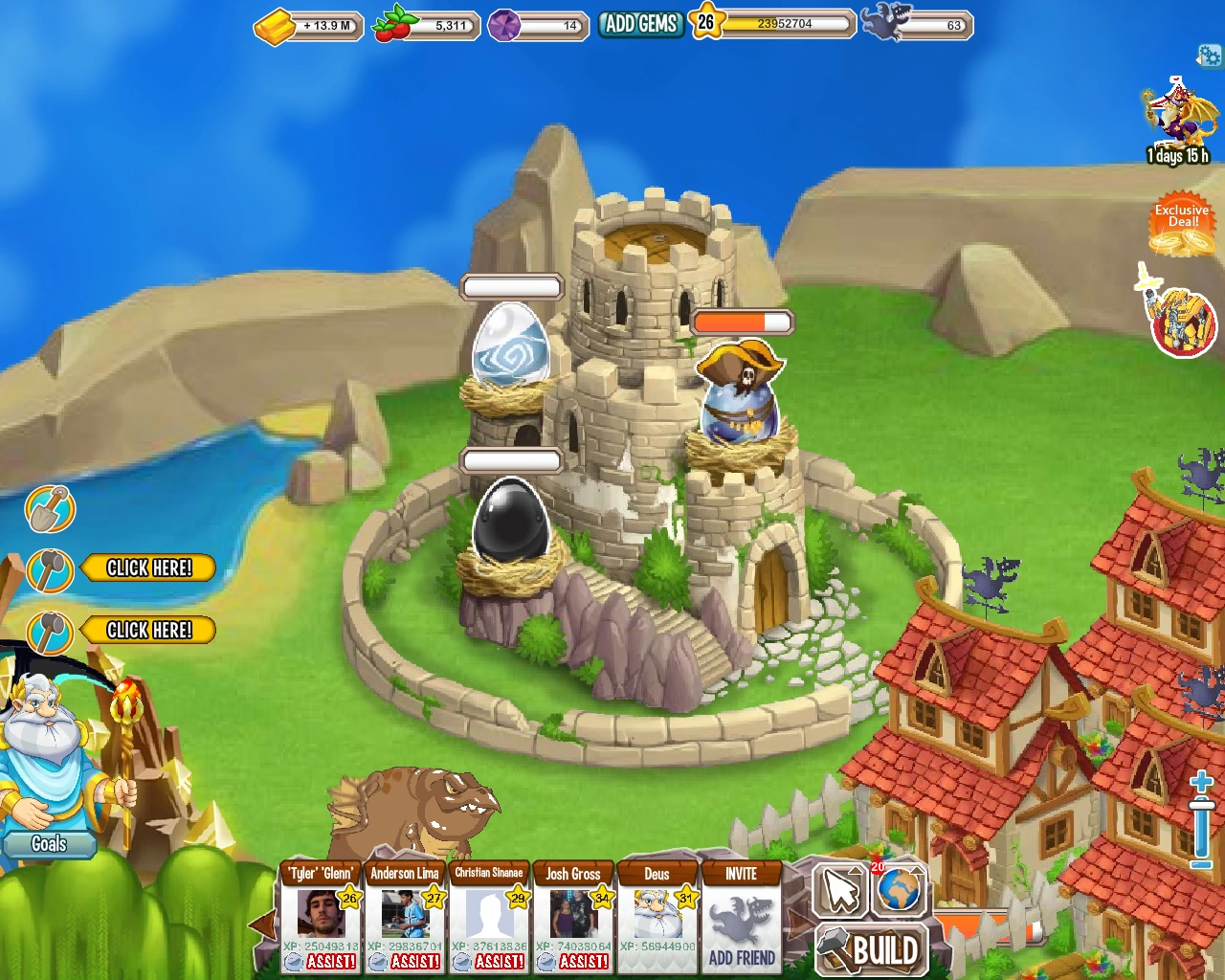
Task: Open the Goals panel
Action: [49, 844]
